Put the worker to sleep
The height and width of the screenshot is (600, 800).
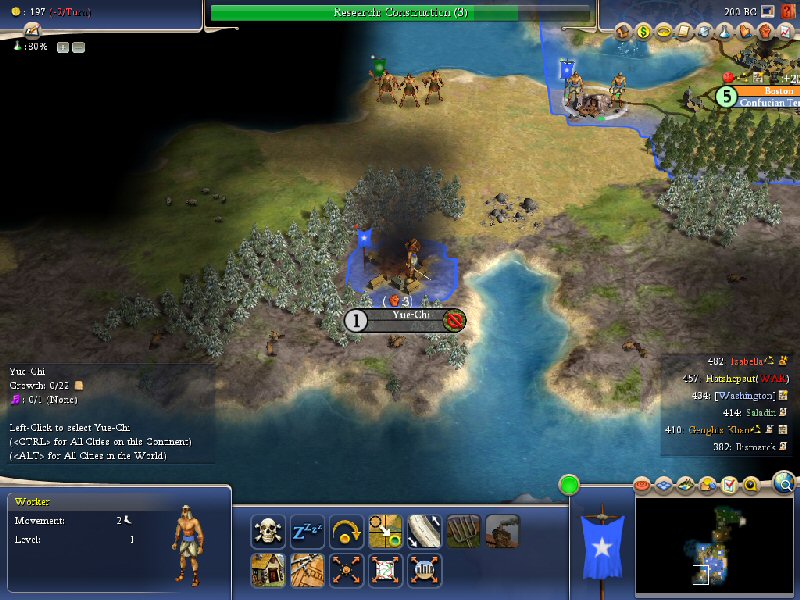[x=306, y=530]
